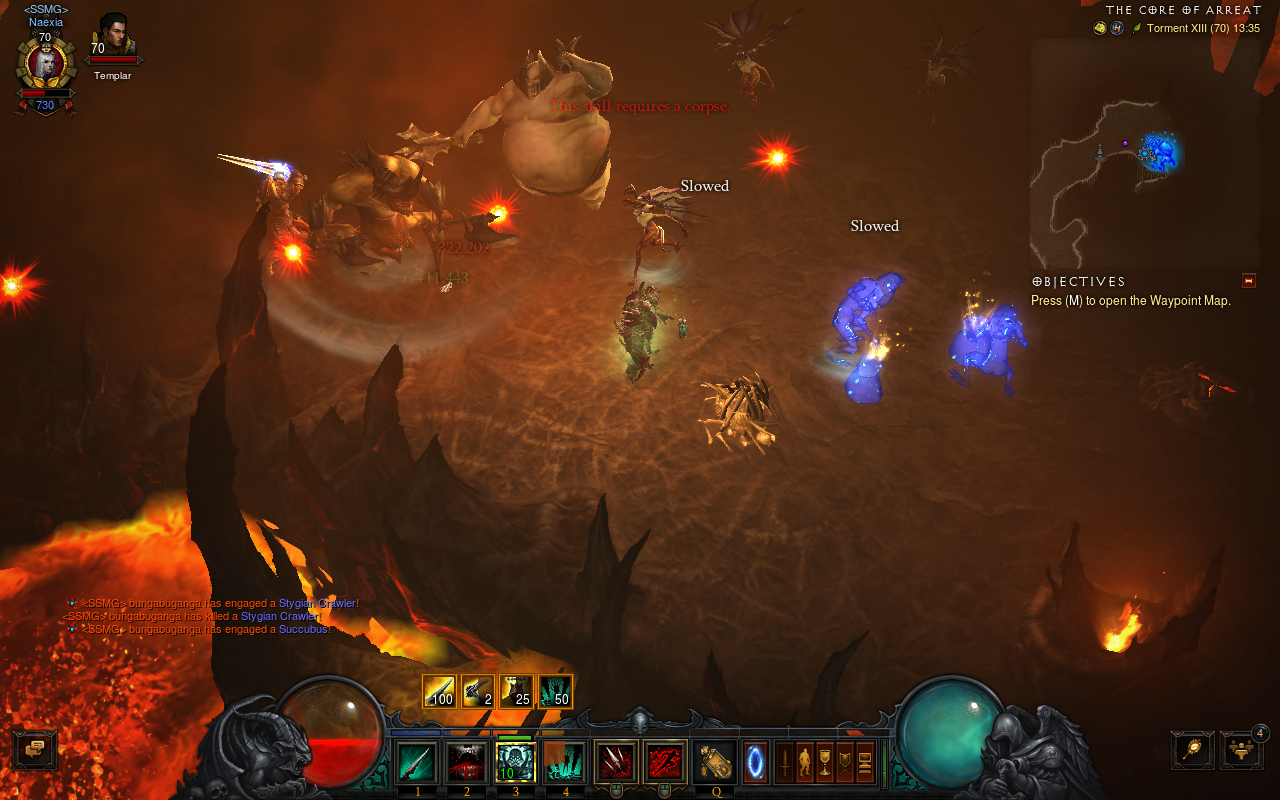This screenshot has height=800, width=1280.
Task: Click the golden mace icon button
Action: click(x=1192, y=751)
